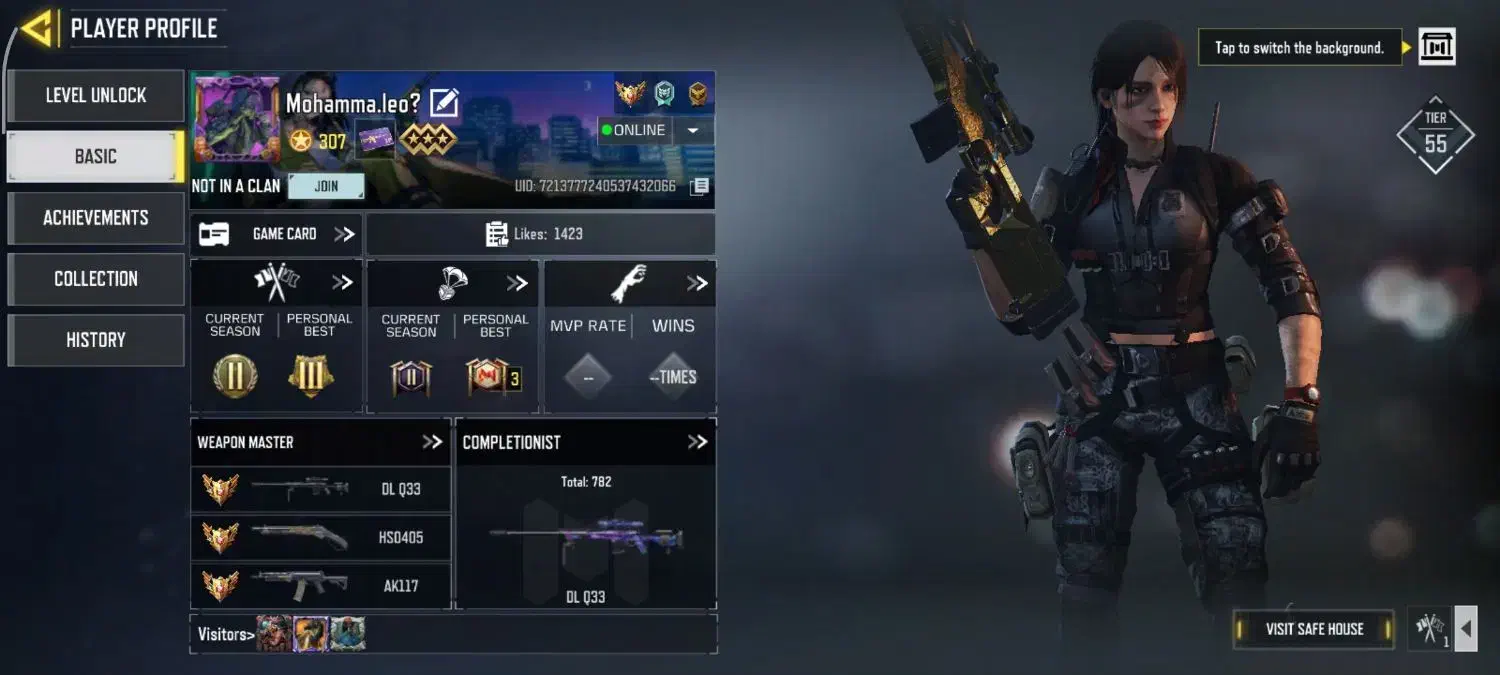Select the HSO405 weapon master row

click(320, 538)
